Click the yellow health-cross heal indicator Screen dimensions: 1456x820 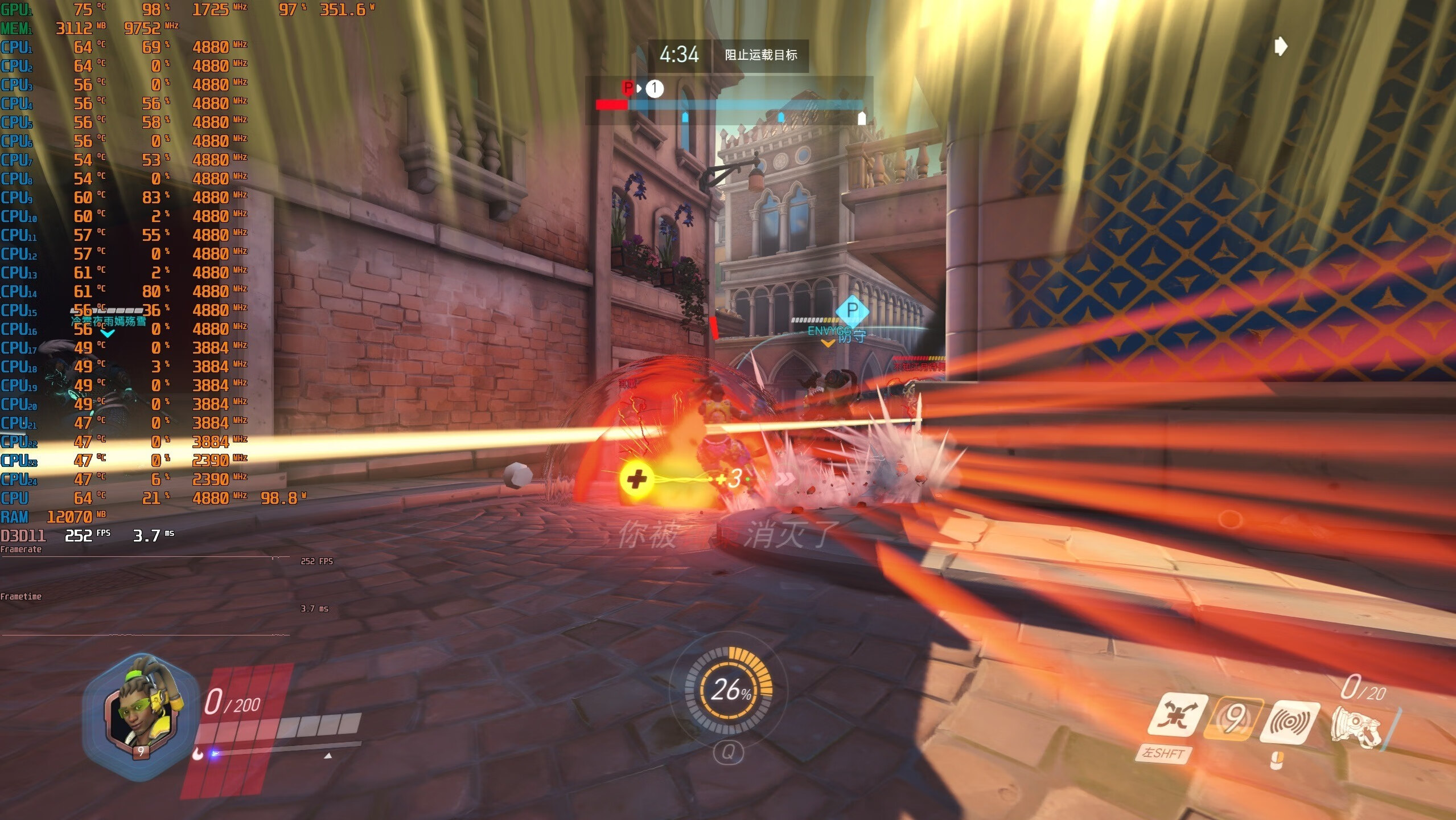(636, 478)
